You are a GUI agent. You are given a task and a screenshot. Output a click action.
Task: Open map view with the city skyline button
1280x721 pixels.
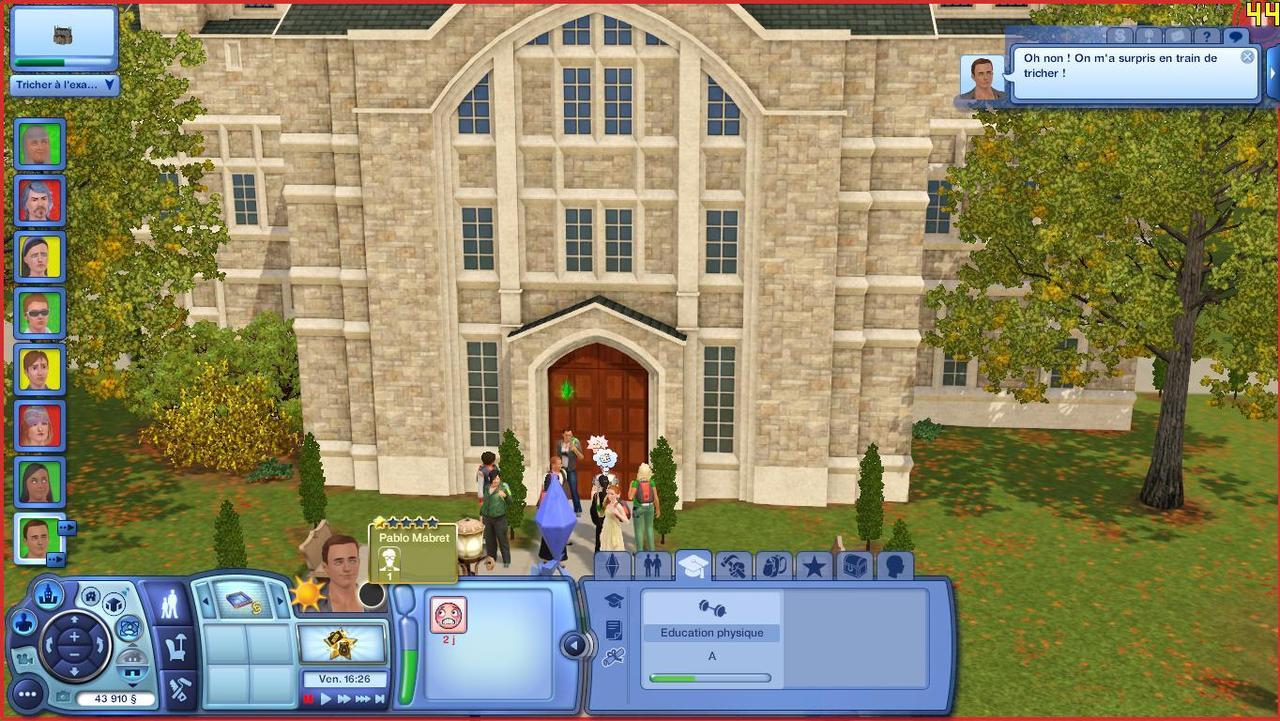pyautogui.click(x=47, y=594)
